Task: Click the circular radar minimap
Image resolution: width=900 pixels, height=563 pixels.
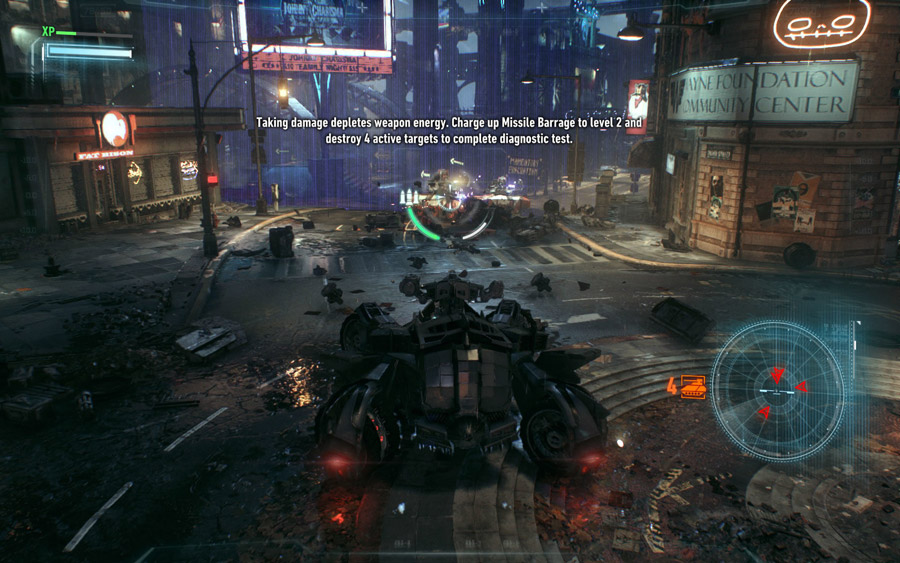Action: 778,390
